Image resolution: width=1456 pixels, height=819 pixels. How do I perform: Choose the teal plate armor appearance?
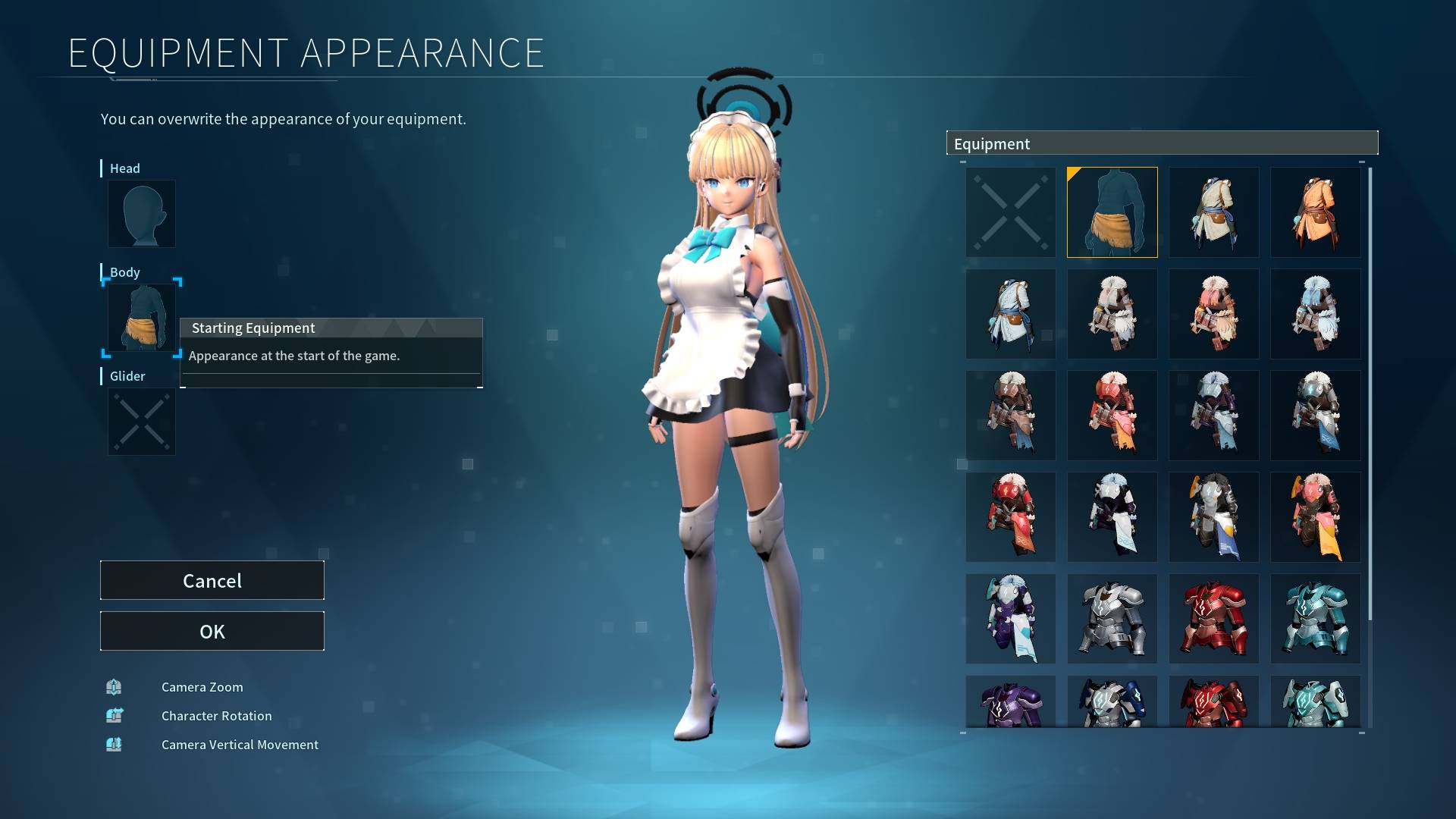(x=1316, y=618)
